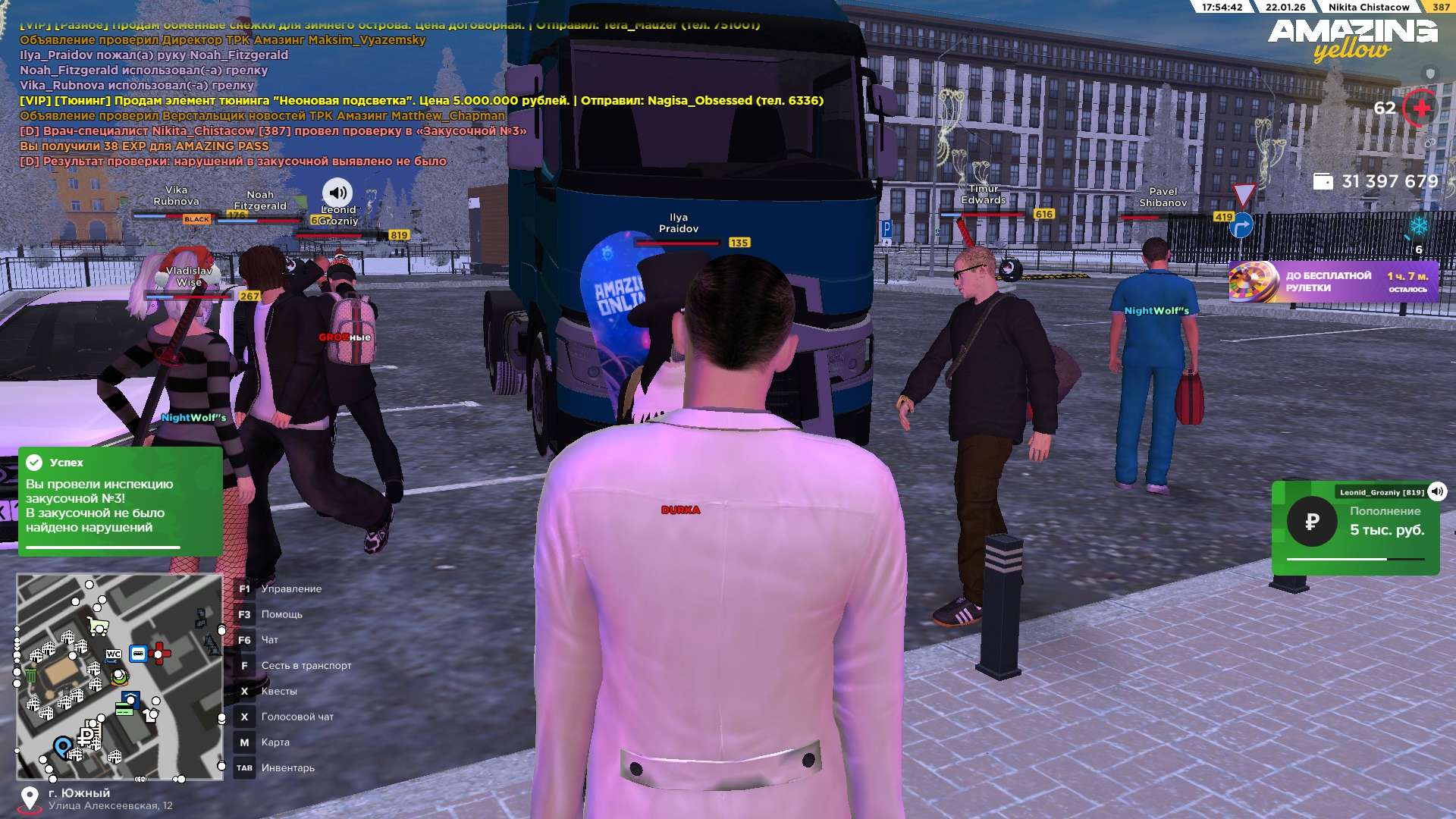The height and width of the screenshot is (819, 1456).
Task: Select the green bank card minimap marker
Action: pos(124,709)
